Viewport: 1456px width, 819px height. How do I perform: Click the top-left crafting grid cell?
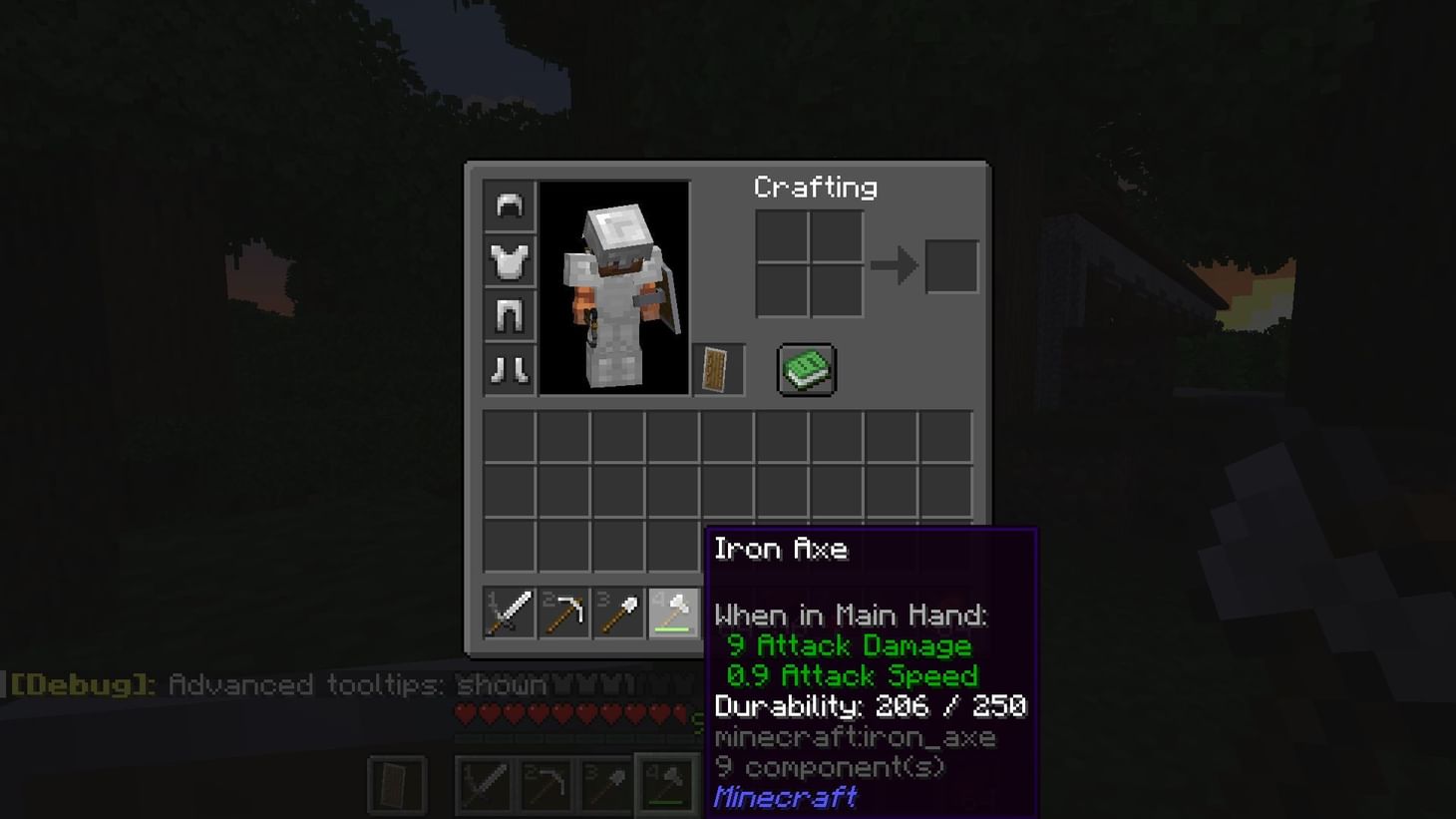(784, 238)
